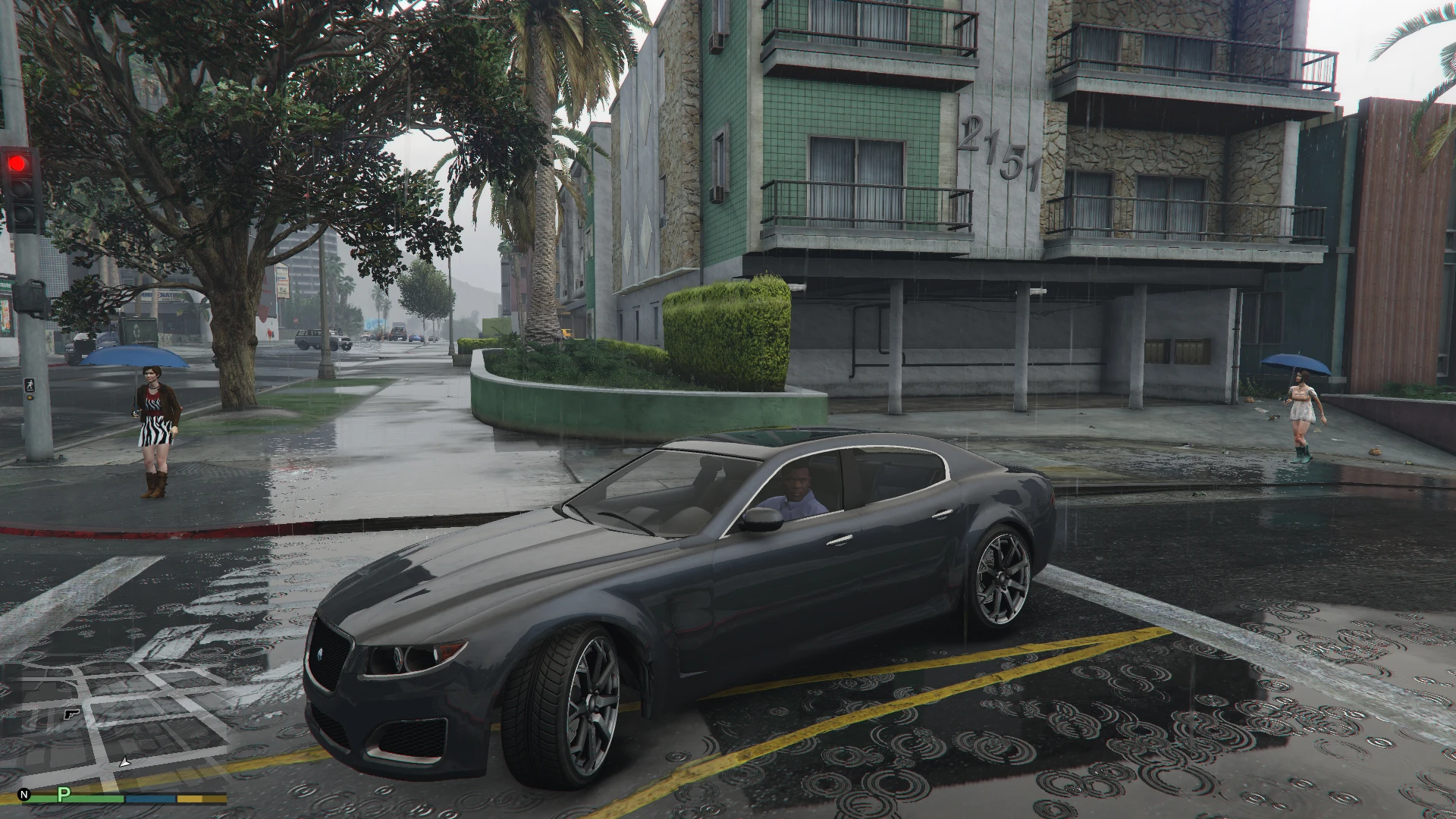
Task: Click the blue armor bar segment
Action: tap(150, 798)
